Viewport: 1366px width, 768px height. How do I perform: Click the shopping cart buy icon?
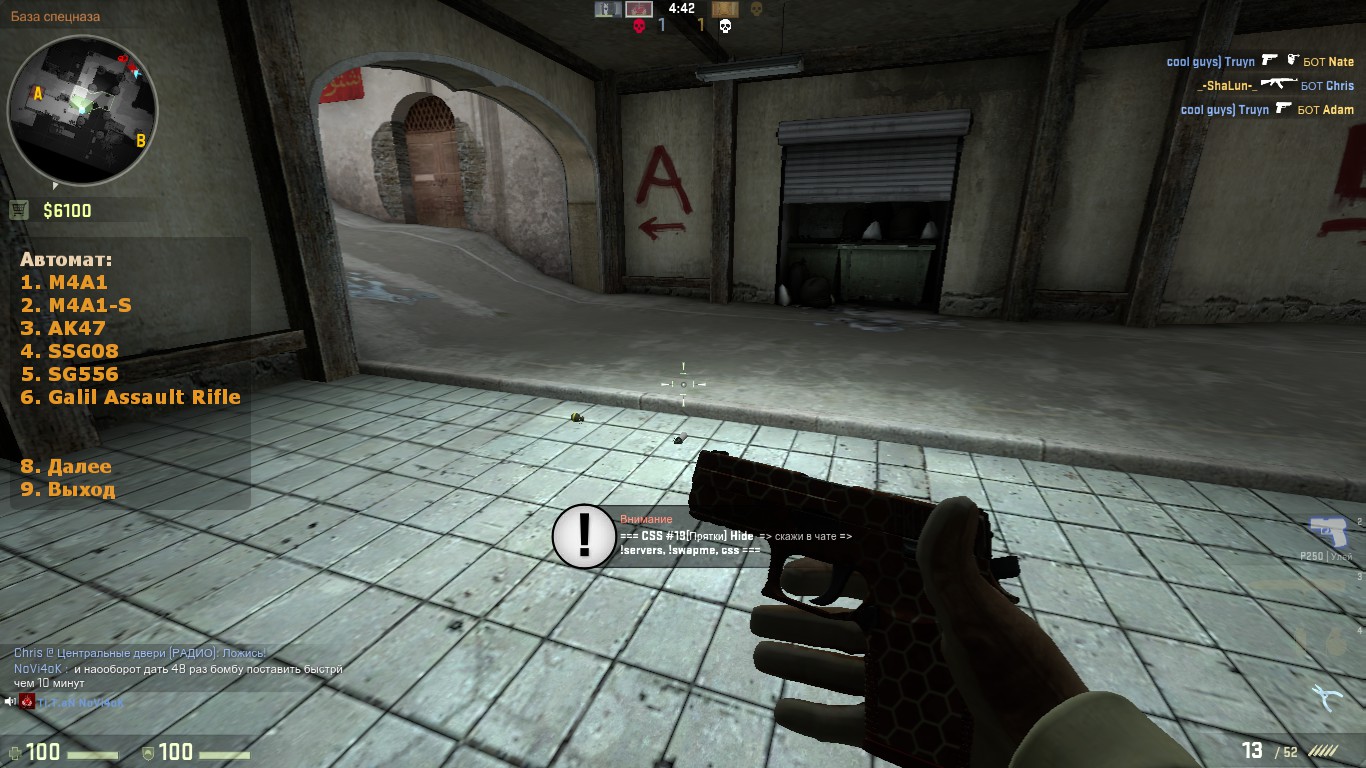click(19, 210)
